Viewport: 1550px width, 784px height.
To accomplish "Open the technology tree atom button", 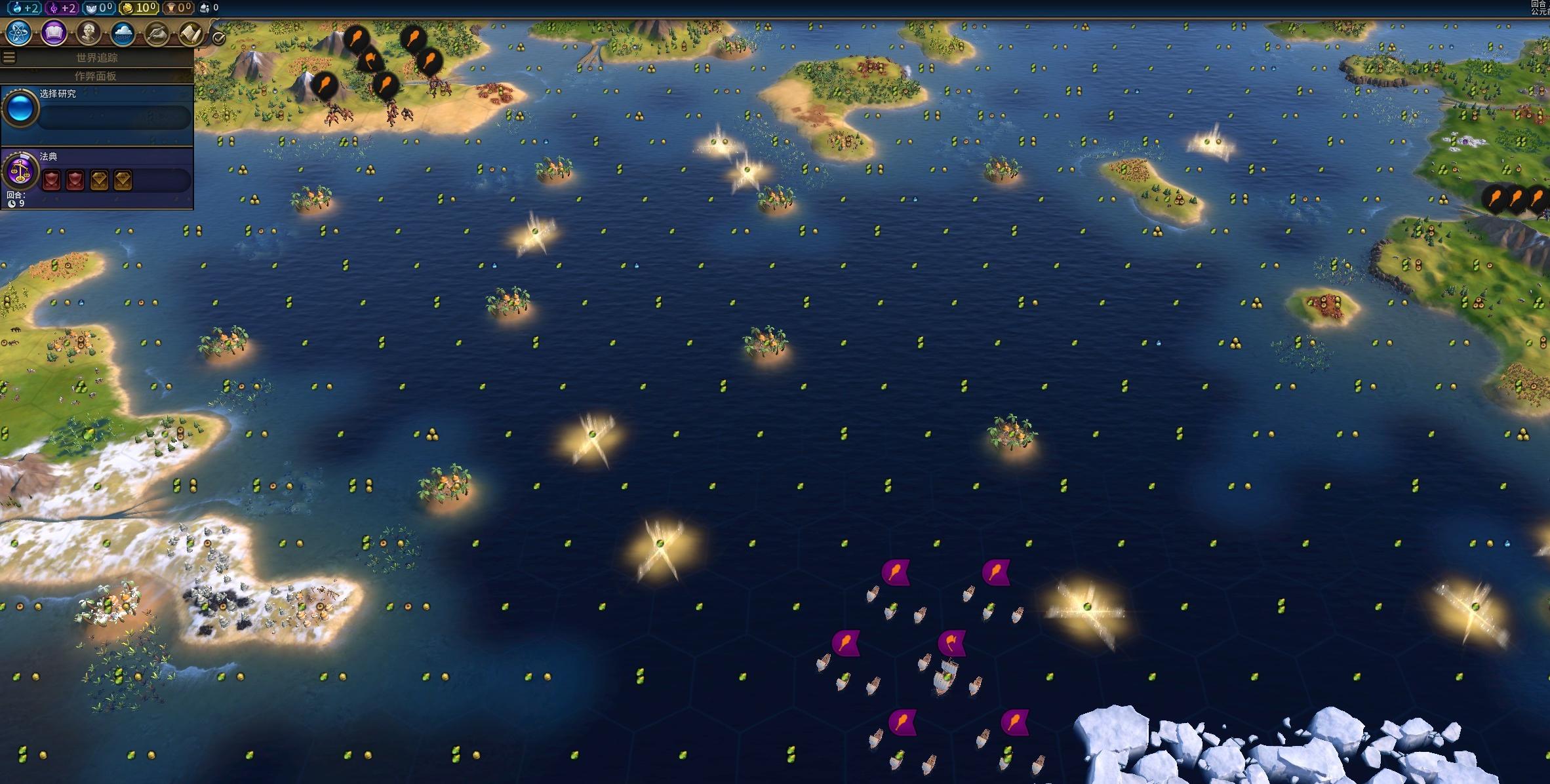I will [19, 33].
